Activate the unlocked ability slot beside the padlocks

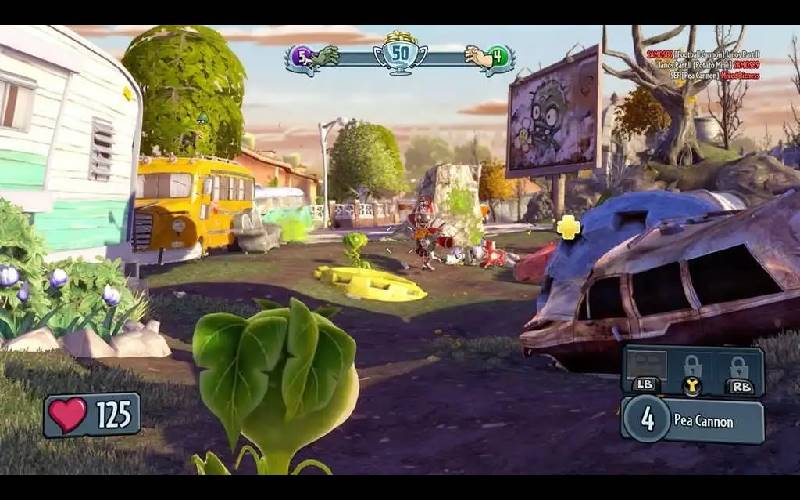(645, 366)
